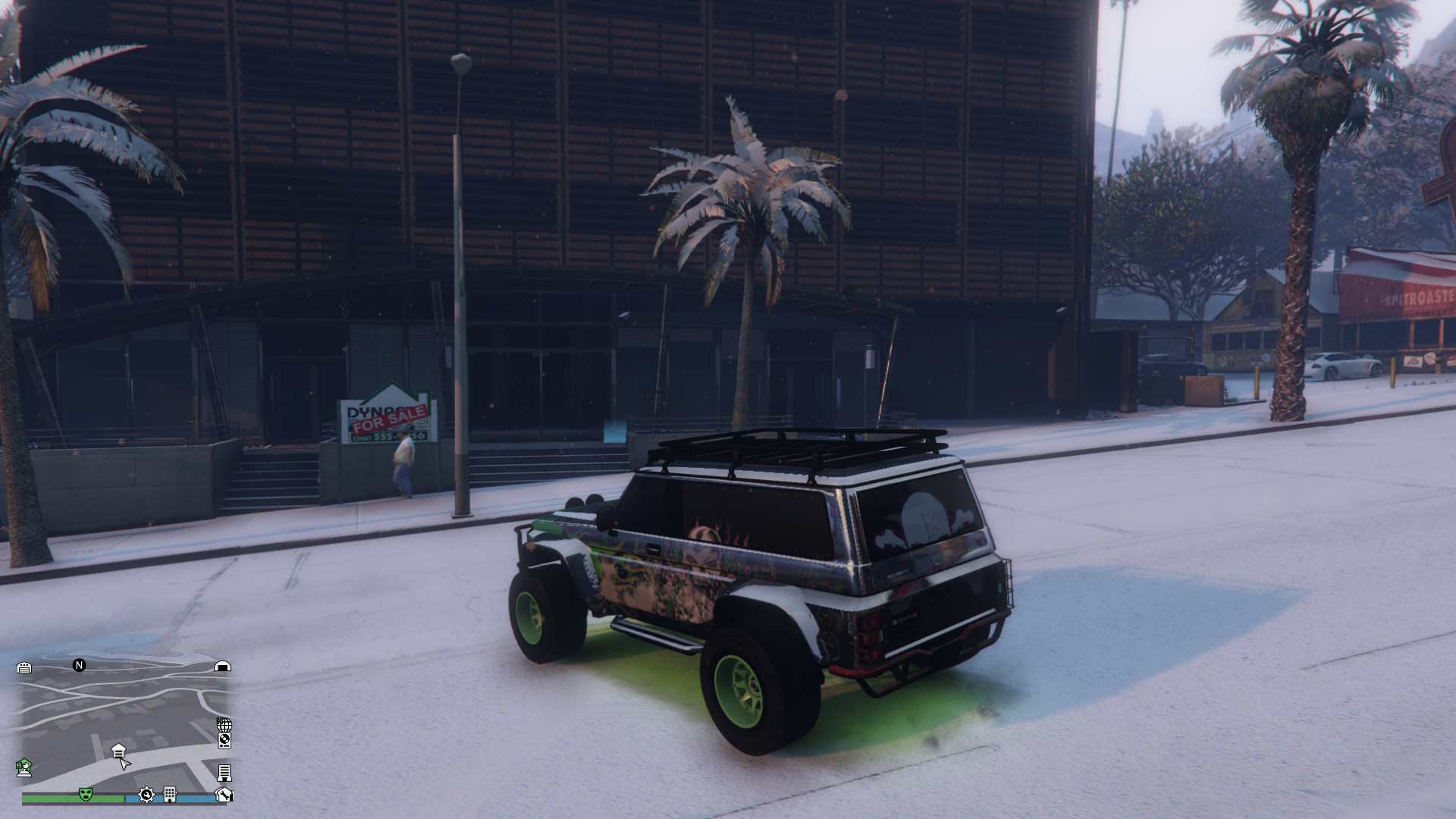Select the green house with satellite dish blip
The width and height of the screenshot is (1456, 819).
pyautogui.click(x=24, y=767)
